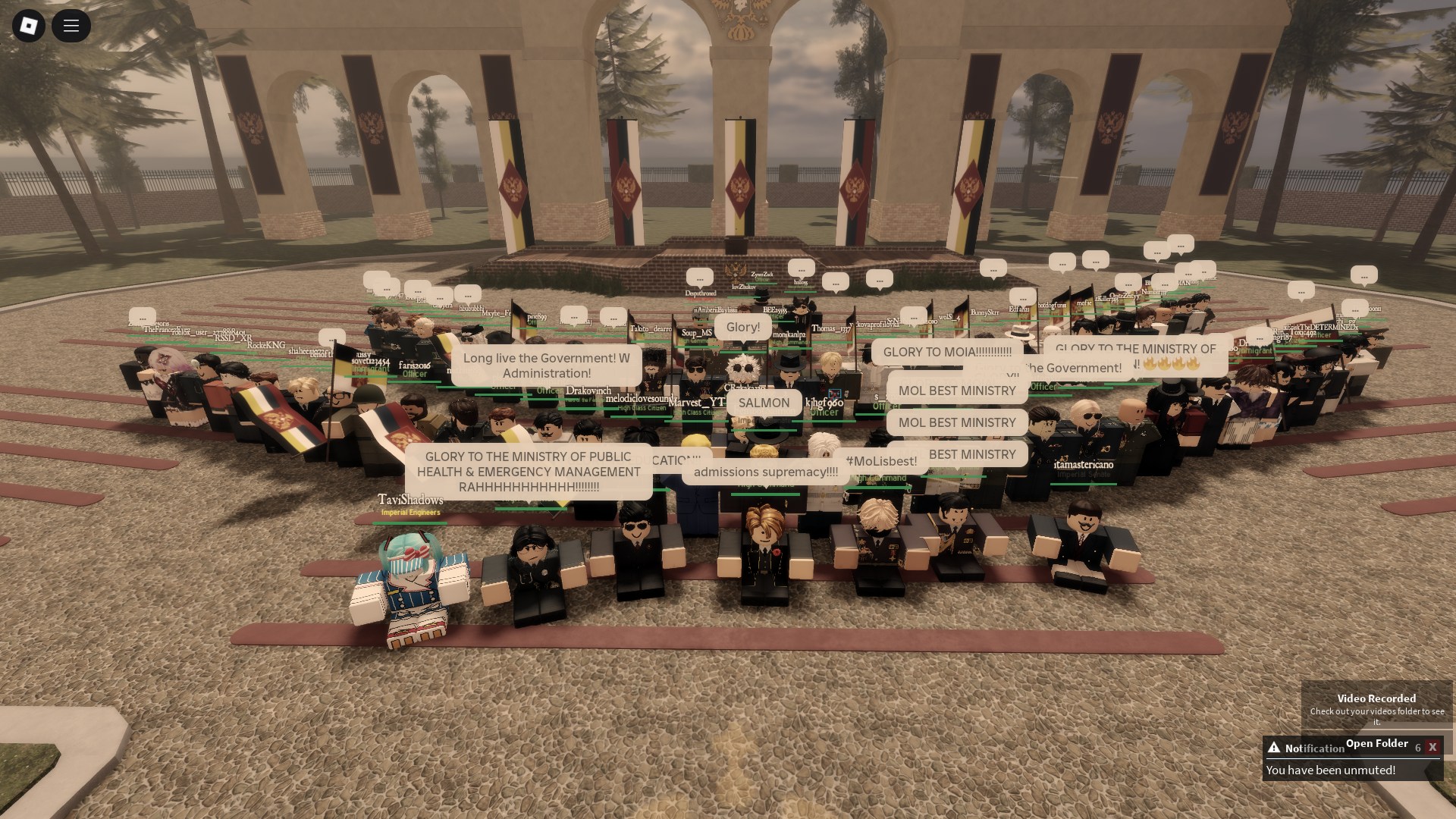Screen dimensions: 1456x819
Task: Click Open Folder for the recorded video
Action: (x=1376, y=743)
